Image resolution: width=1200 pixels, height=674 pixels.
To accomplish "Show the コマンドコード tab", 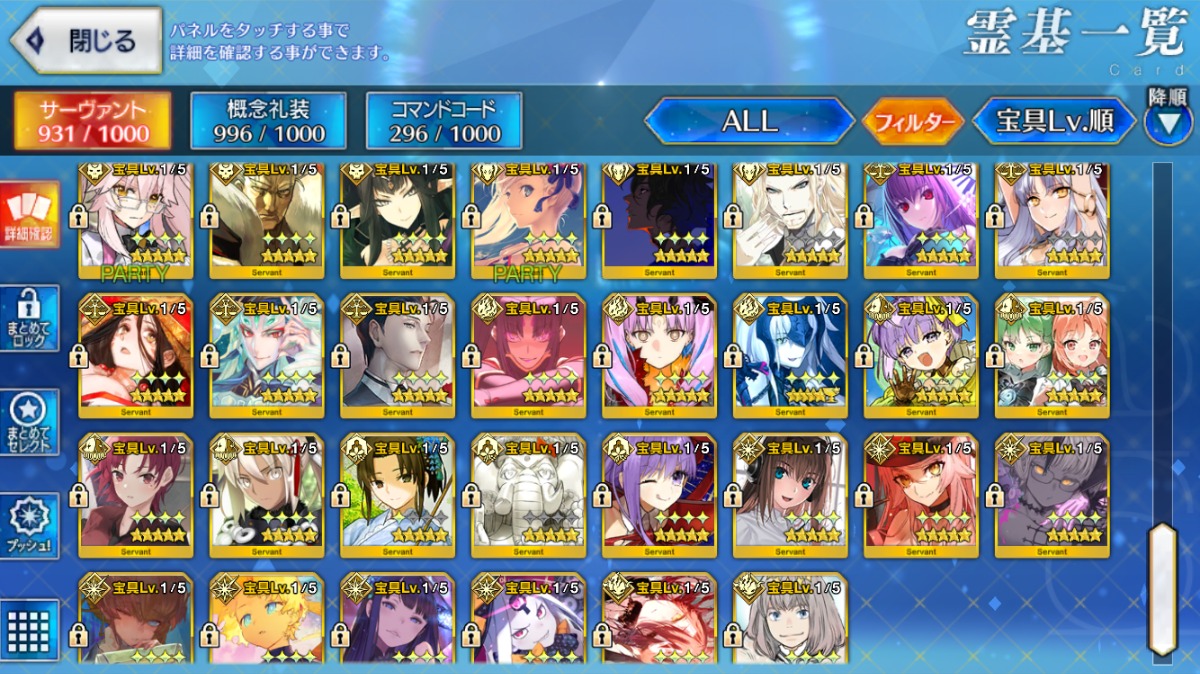I will (444, 121).
